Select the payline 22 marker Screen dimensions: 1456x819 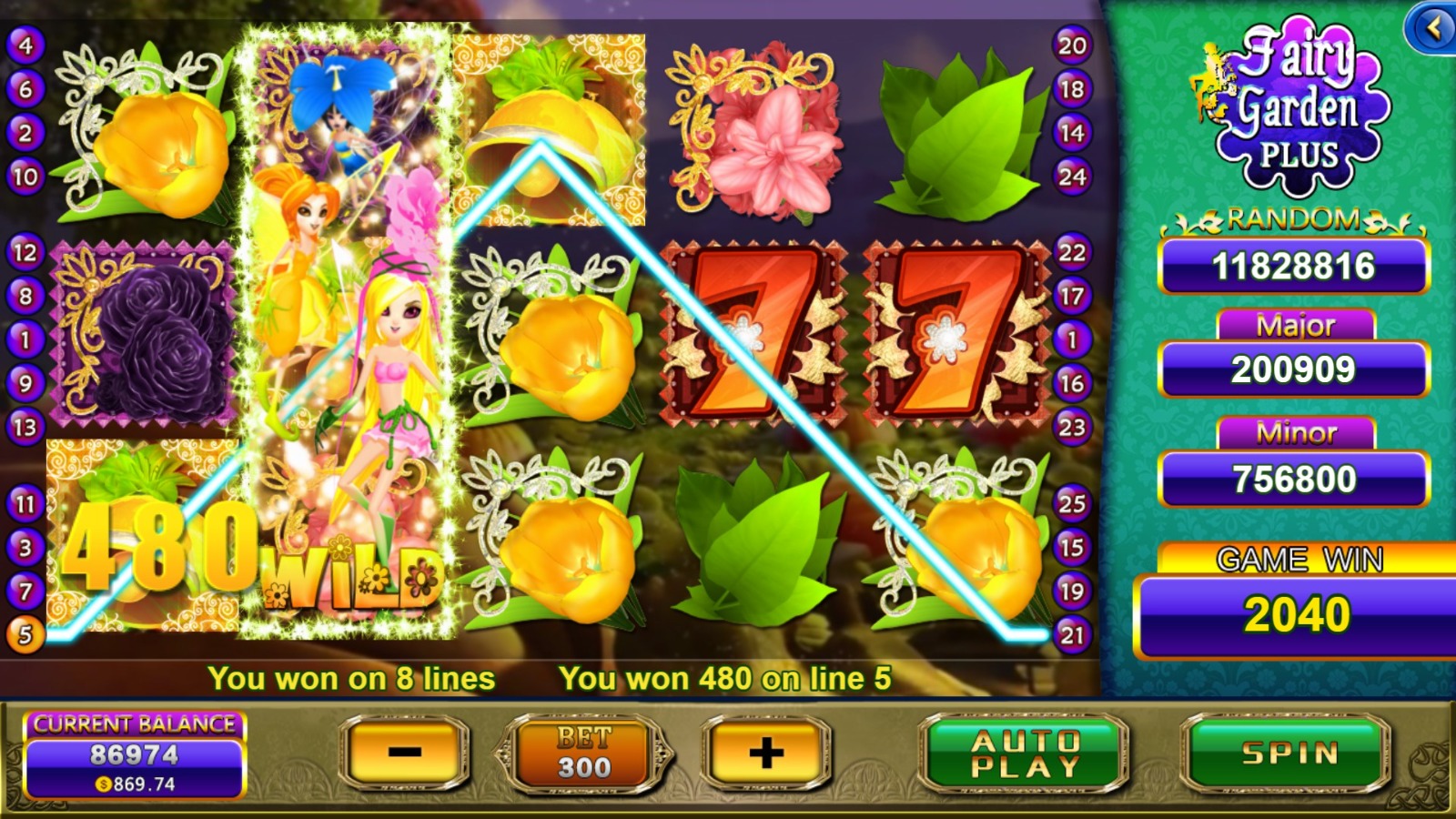tap(1072, 252)
